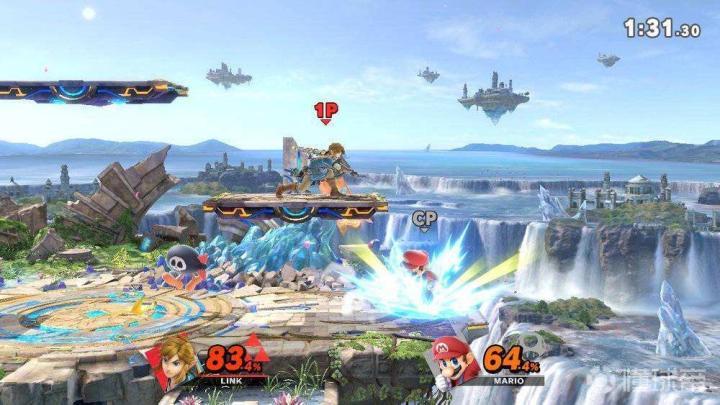Click the red 1P player marker
Screen dimensions: 720x405
(x=325, y=111)
